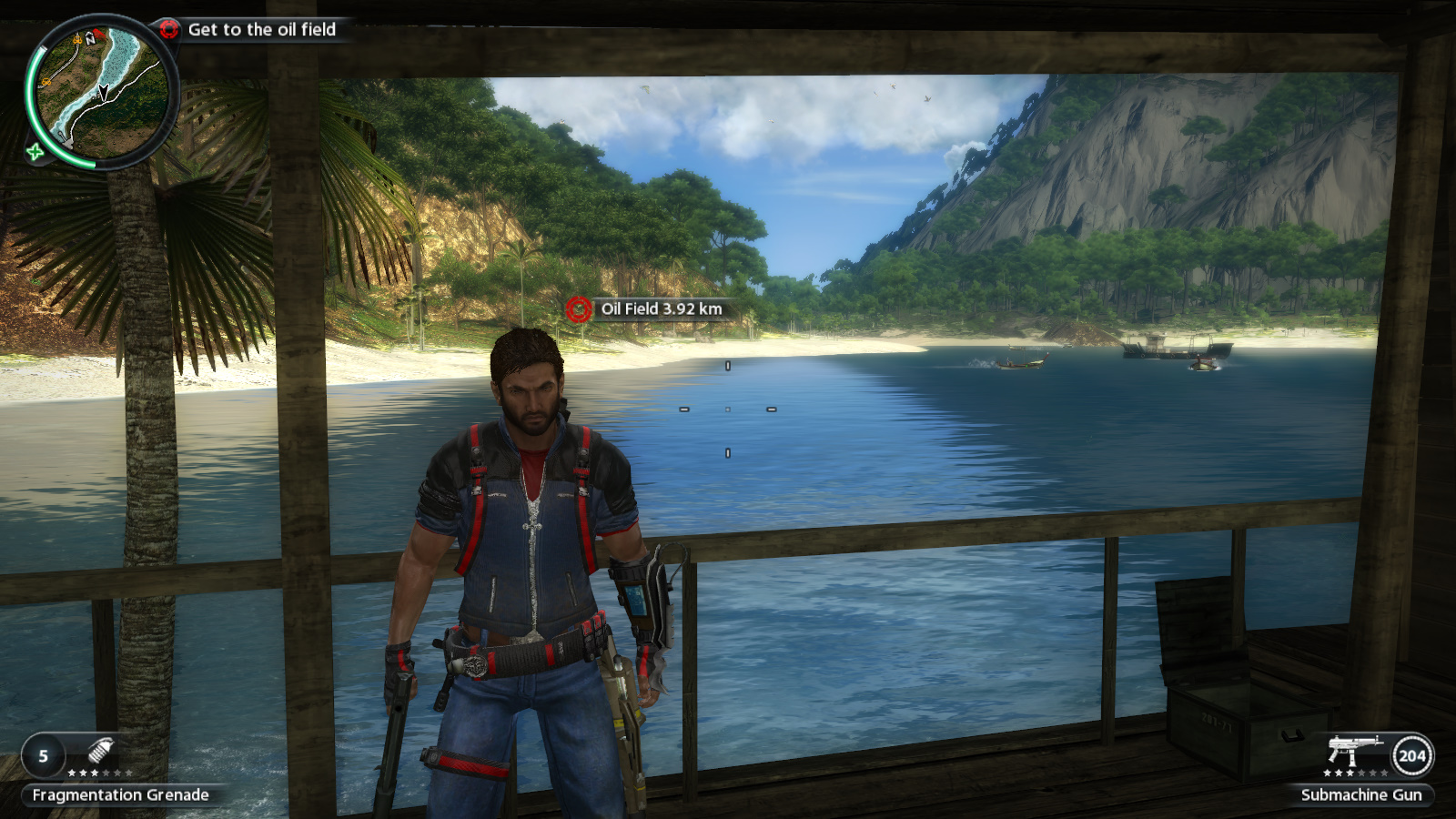
Task: Click the Oil Field waypoint marker
Action: click(579, 309)
